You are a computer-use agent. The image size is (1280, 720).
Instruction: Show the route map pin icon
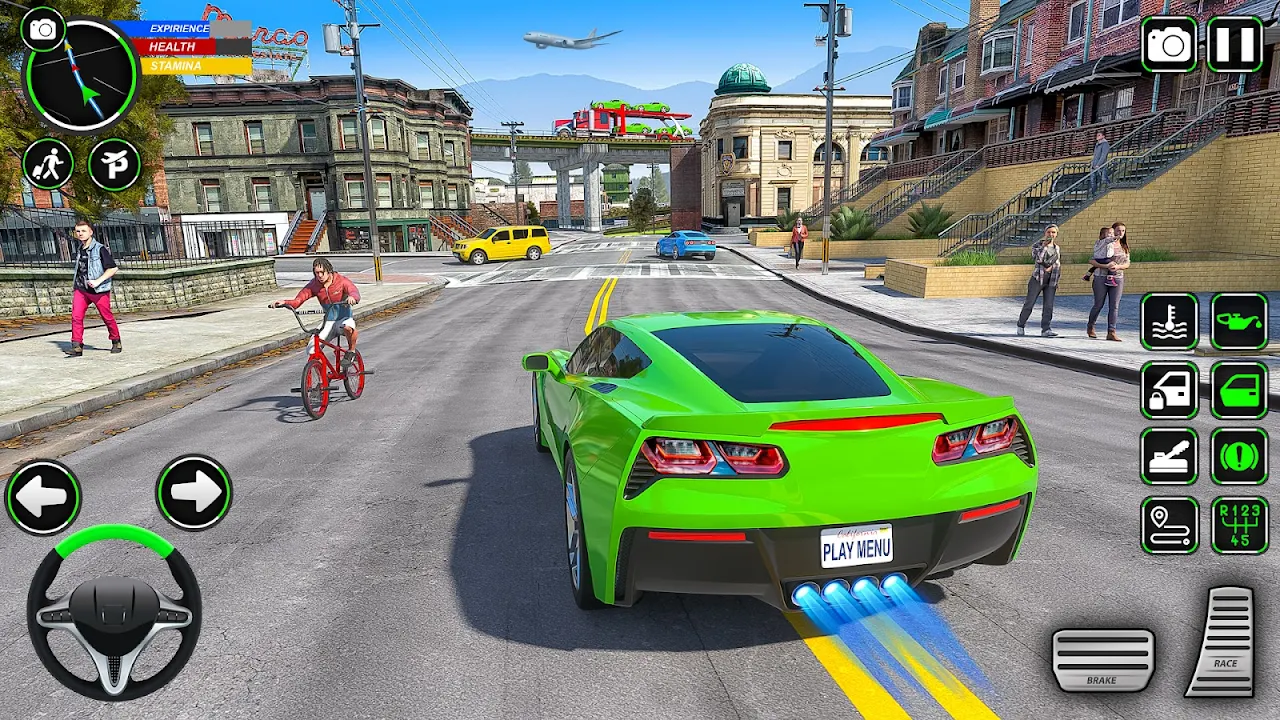[1169, 525]
